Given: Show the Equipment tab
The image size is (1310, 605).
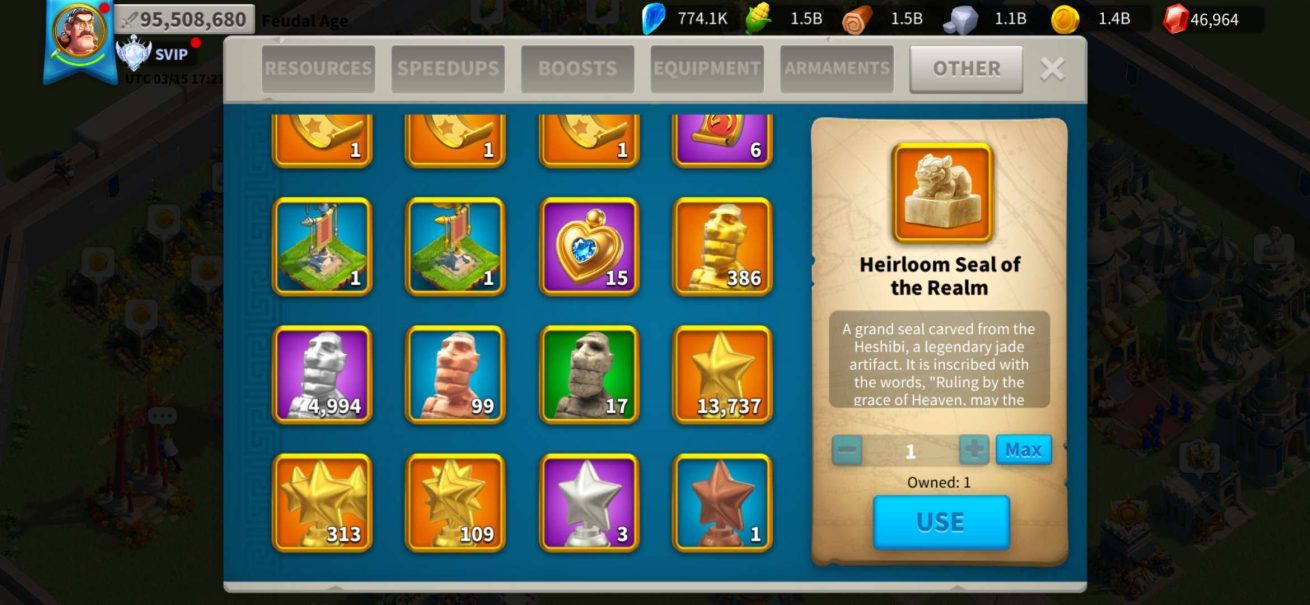Looking at the screenshot, I should point(707,69).
